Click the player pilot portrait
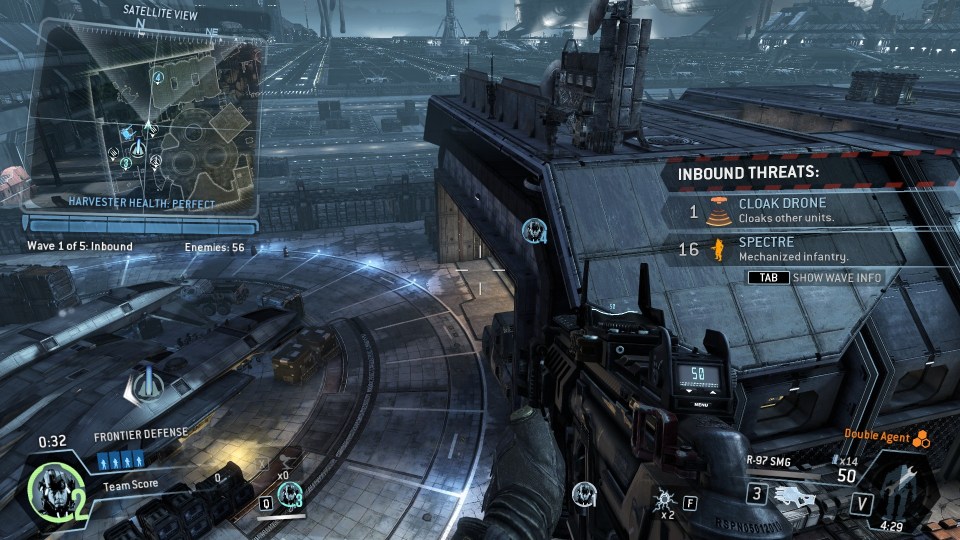The width and height of the screenshot is (960, 540). pos(48,488)
